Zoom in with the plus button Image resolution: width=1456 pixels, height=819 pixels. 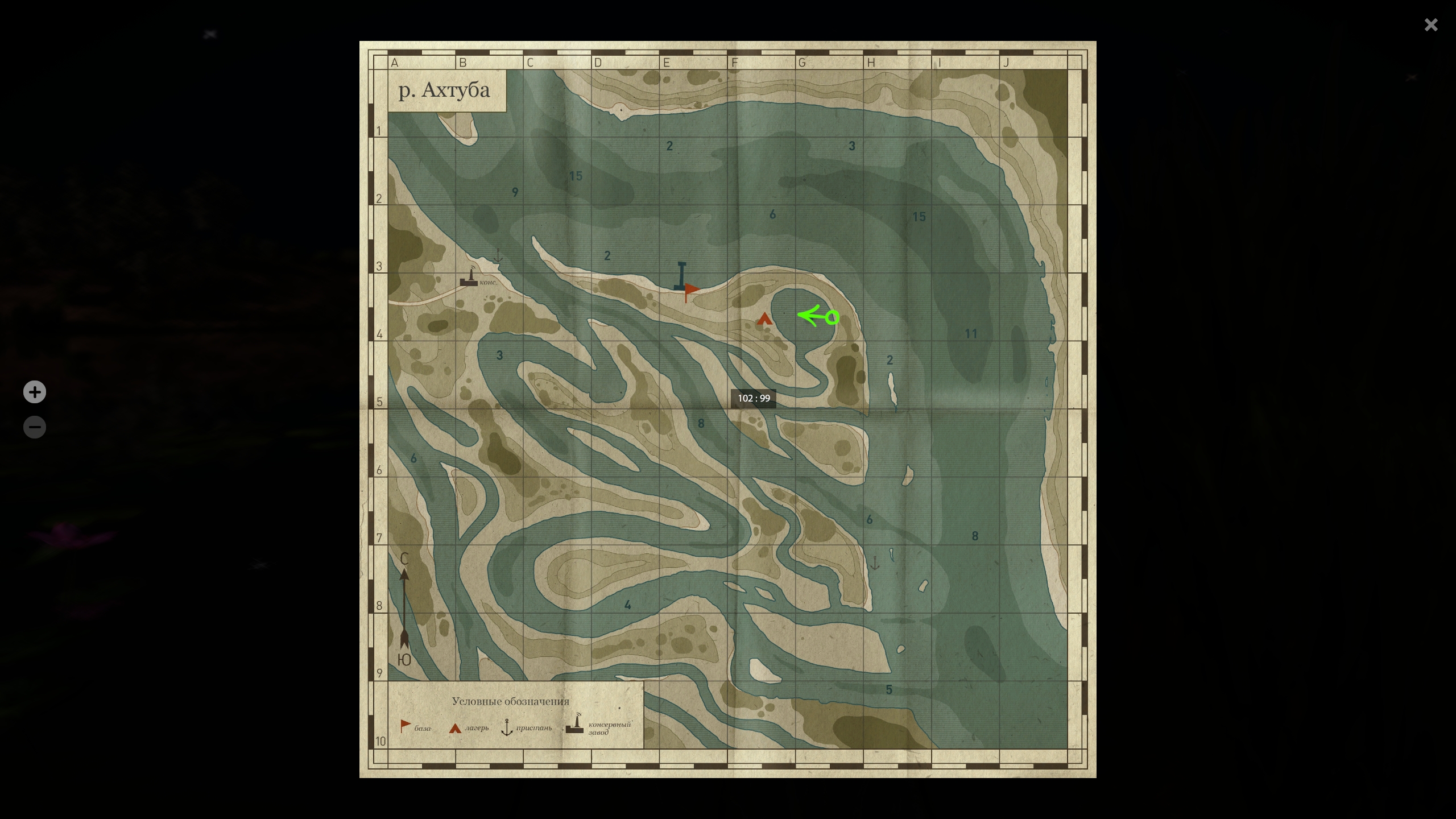pyautogui.click(x=35, y=392)
